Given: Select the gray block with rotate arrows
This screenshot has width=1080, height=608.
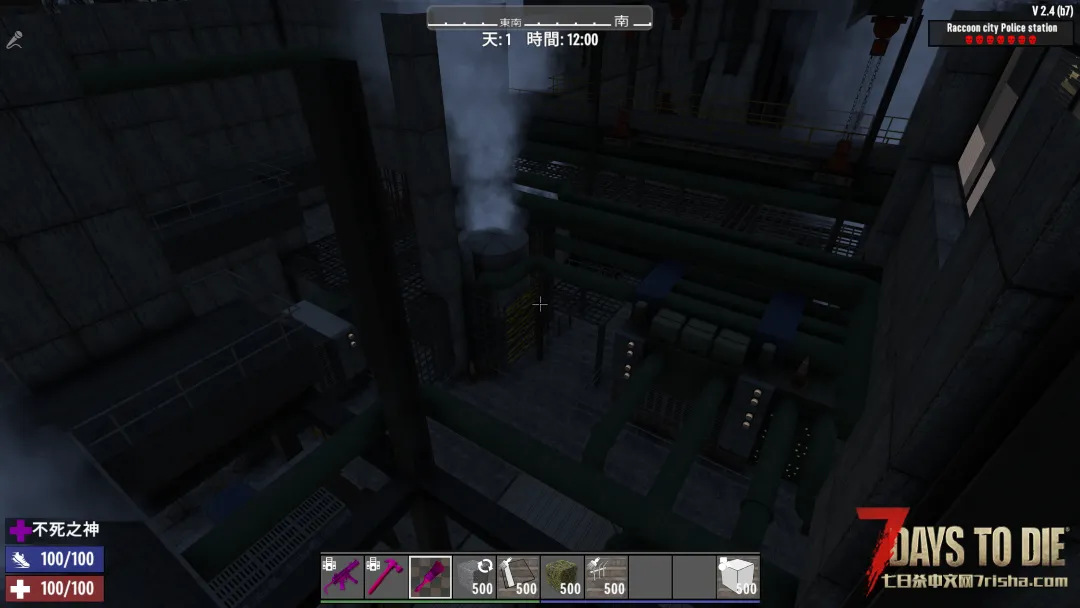Looking at the screenshot, I should pos(474,577).
